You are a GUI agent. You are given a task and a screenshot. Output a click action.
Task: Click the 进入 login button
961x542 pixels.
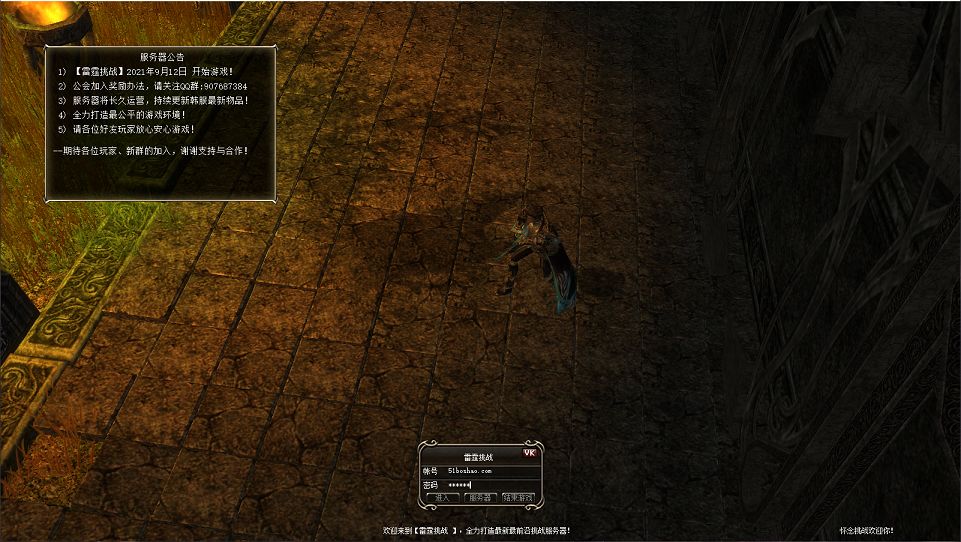(442, 497)
